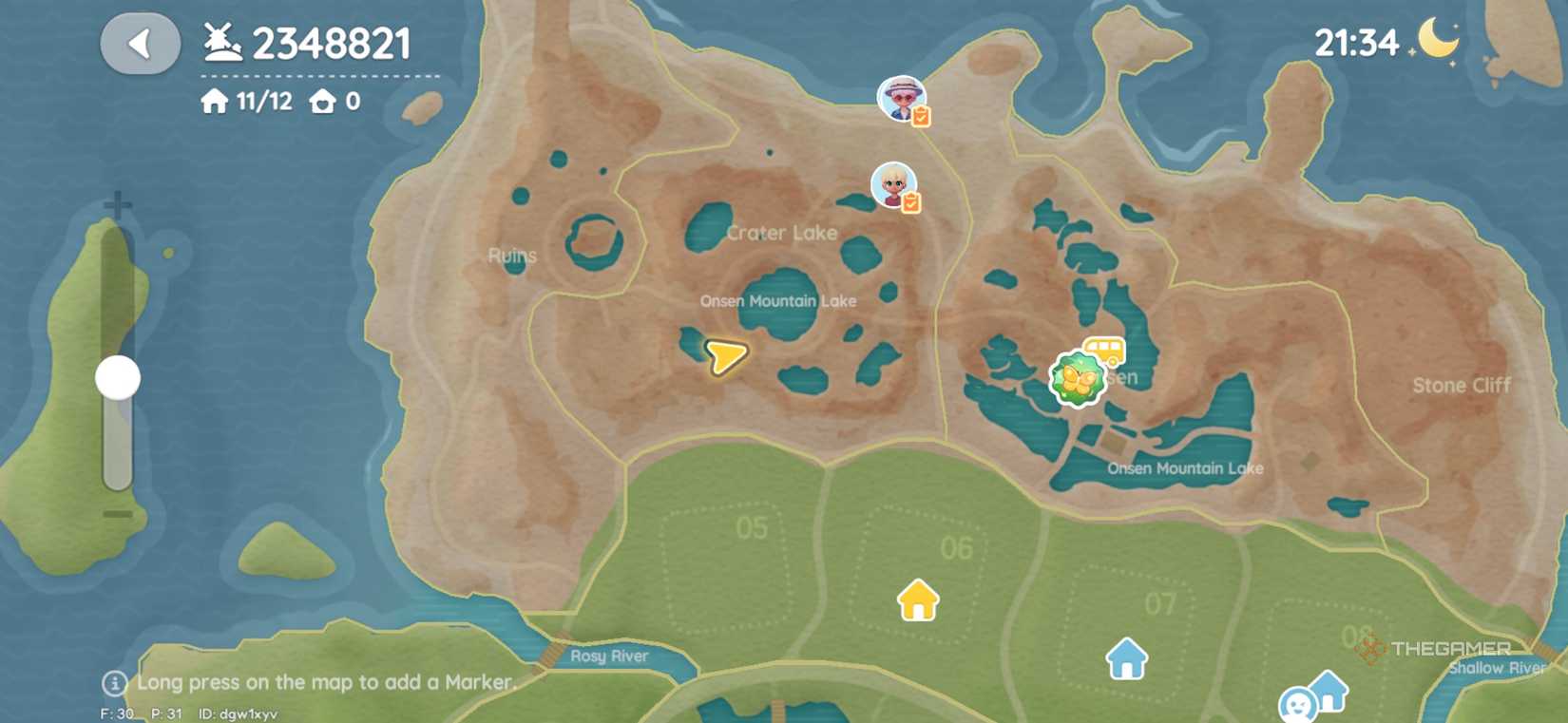
Task: Tap the numbered plot 05 outline
Action: [x=751, y=527]
